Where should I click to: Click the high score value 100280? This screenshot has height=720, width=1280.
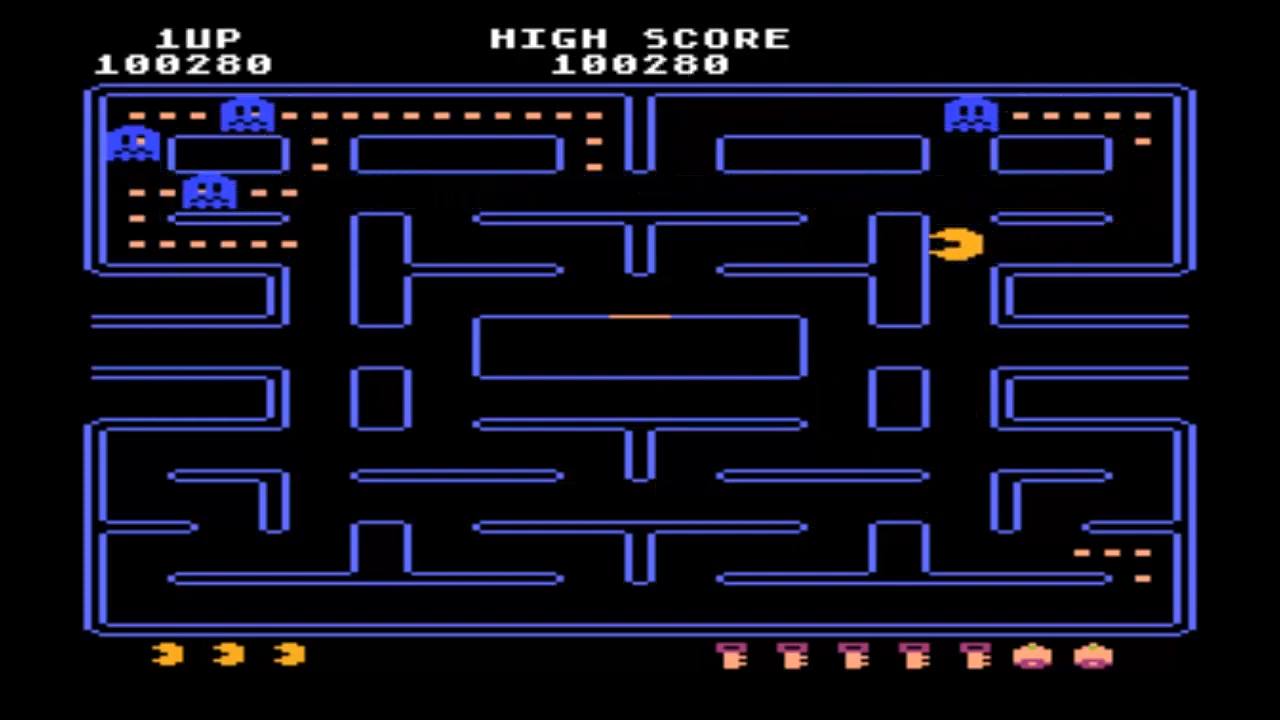[640, 64]
